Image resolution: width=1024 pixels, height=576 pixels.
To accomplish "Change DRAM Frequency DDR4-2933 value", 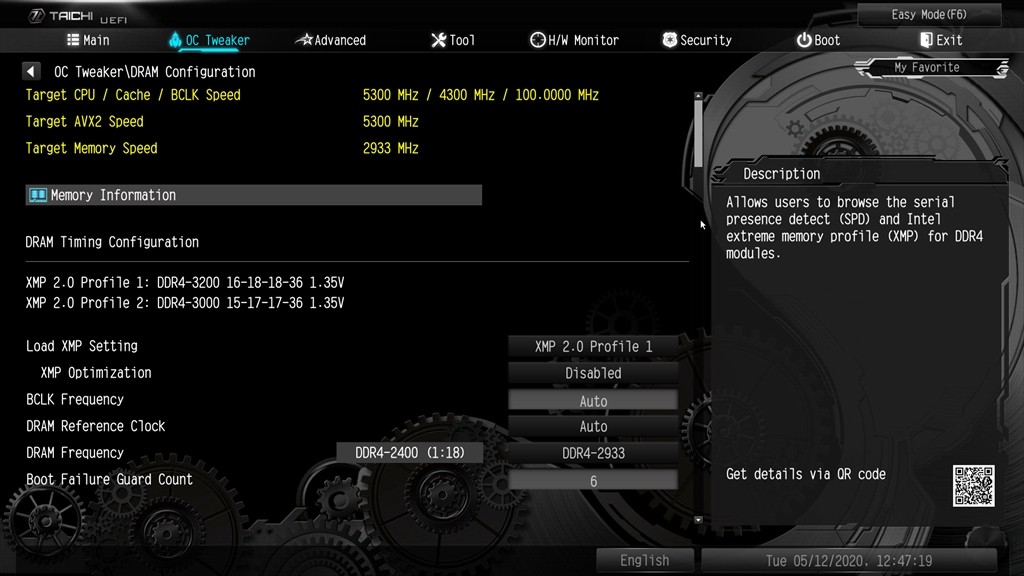I will pyautogui.click(x=593, y=453).
